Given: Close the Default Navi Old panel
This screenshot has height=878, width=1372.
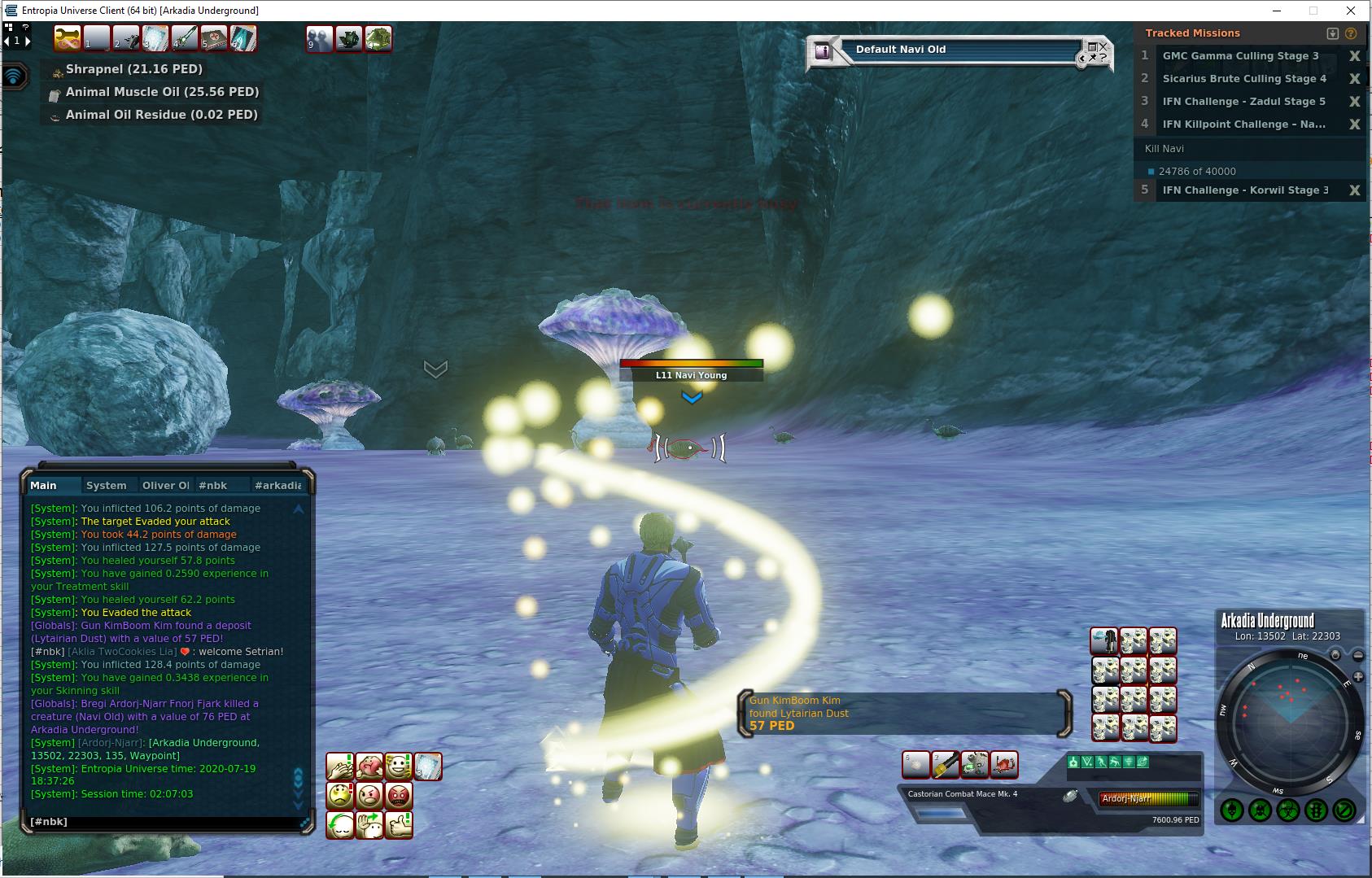Looking at the screenshot, I should [1103, 47].
